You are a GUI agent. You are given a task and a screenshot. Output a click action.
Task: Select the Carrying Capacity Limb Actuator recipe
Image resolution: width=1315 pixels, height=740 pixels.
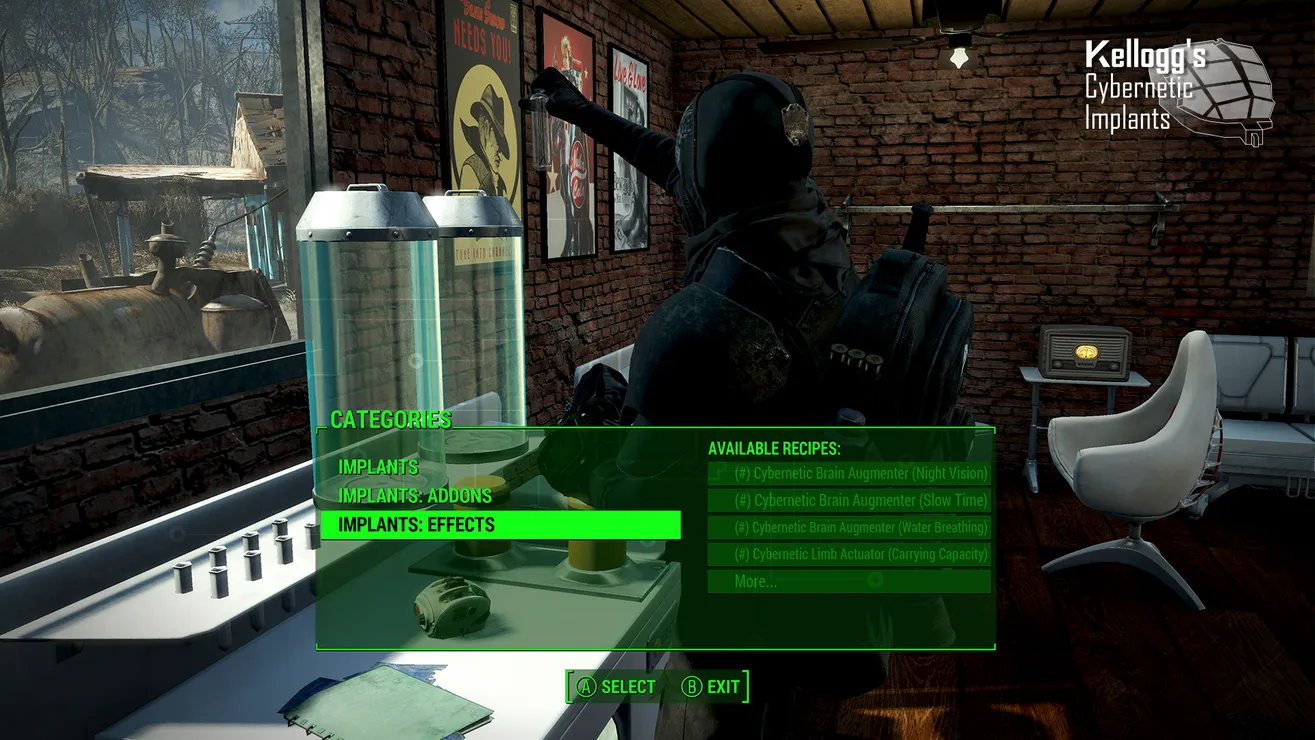[x=849, y=554]
